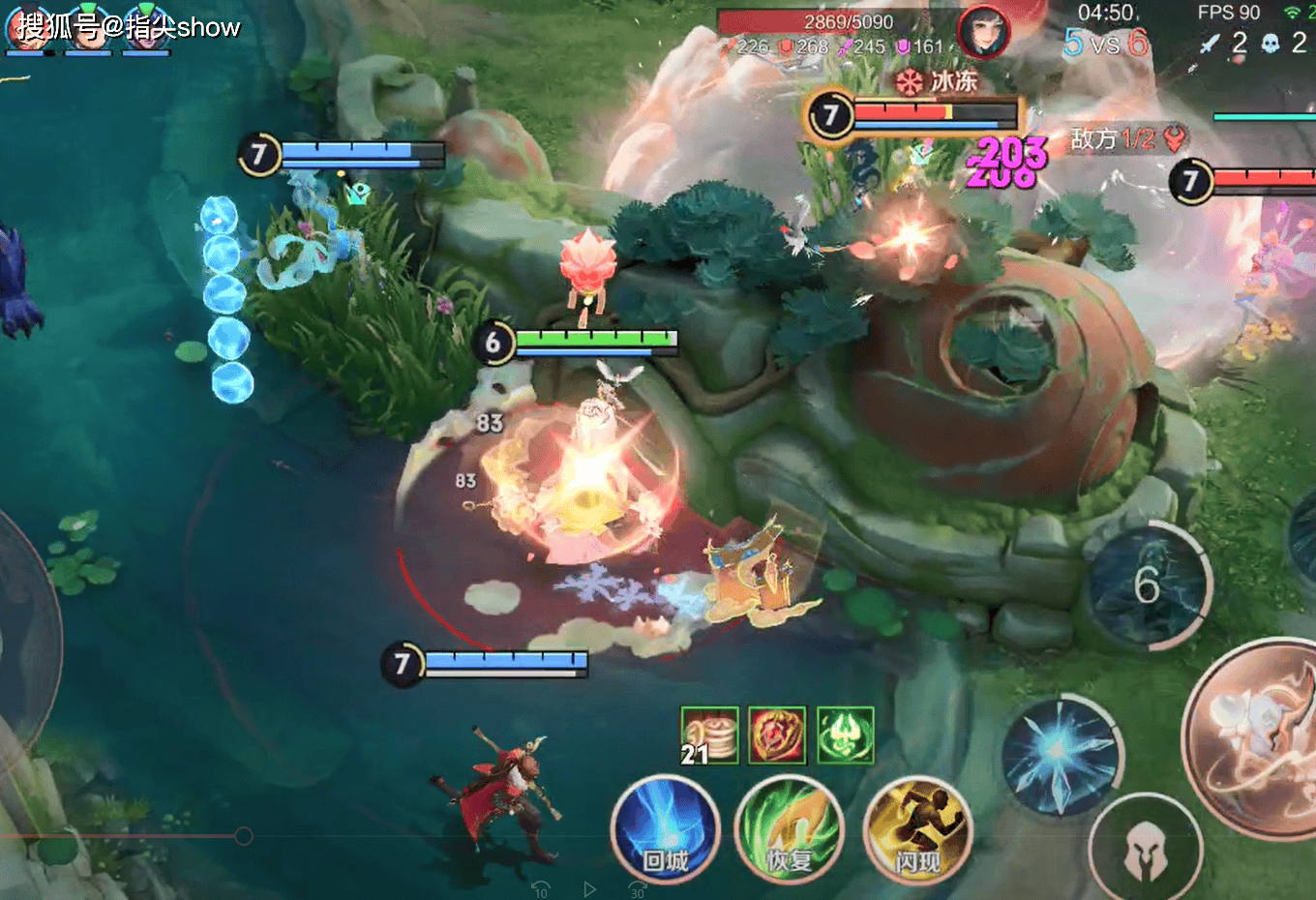Tap the large basic attack button
This screenshot has height=900, width=1316.
click(1258, 724)
